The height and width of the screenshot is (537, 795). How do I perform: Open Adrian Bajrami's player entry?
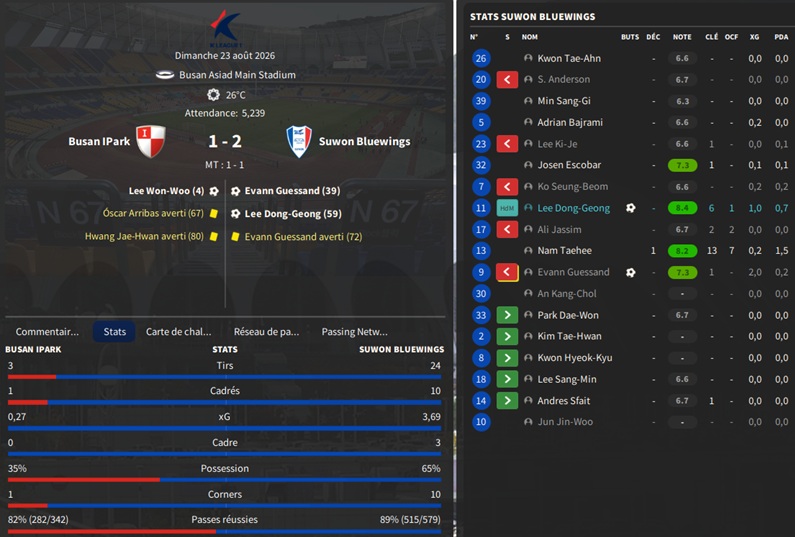tap(570, 122)
